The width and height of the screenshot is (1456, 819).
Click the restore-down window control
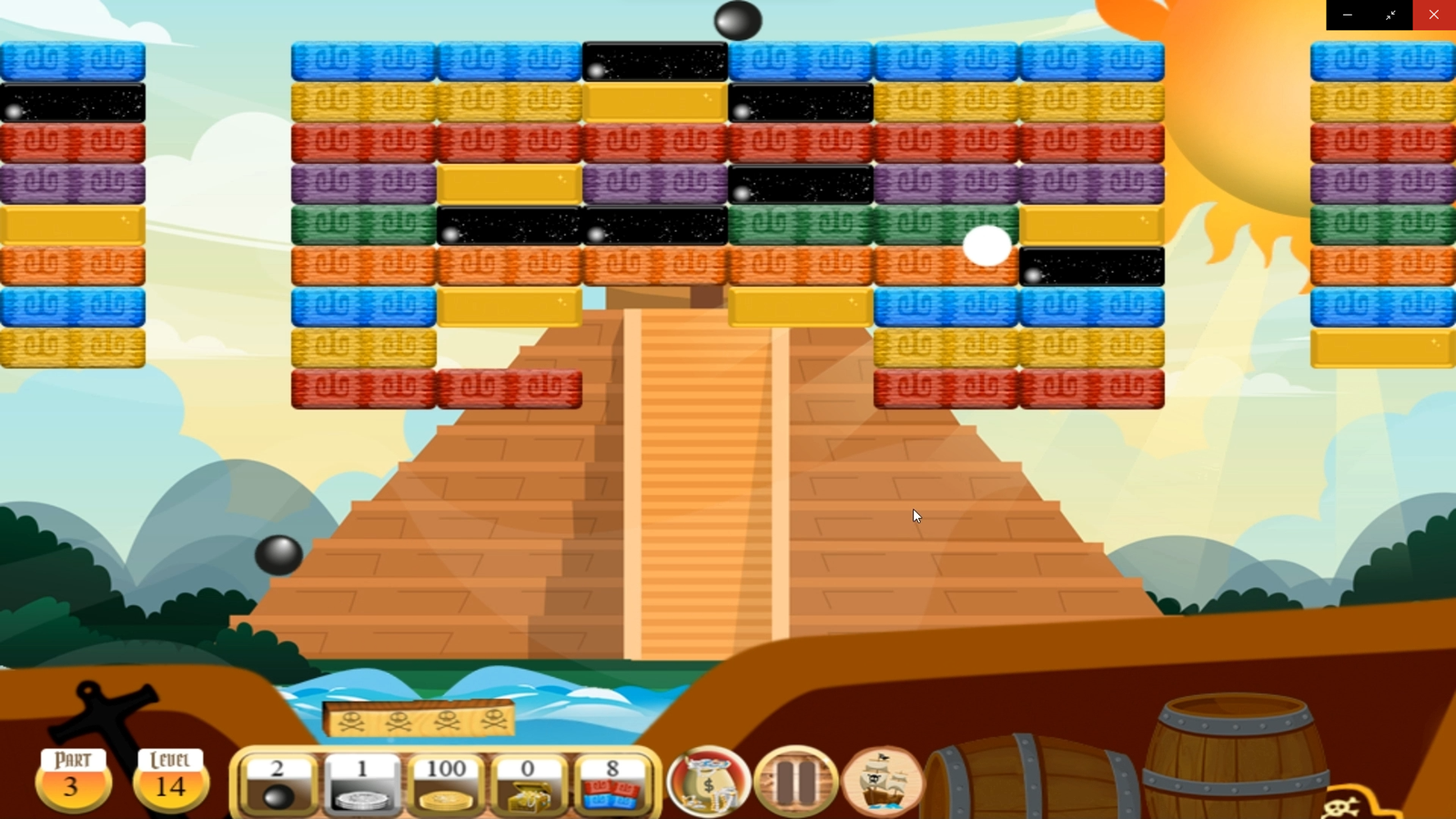pos(1390,15)
